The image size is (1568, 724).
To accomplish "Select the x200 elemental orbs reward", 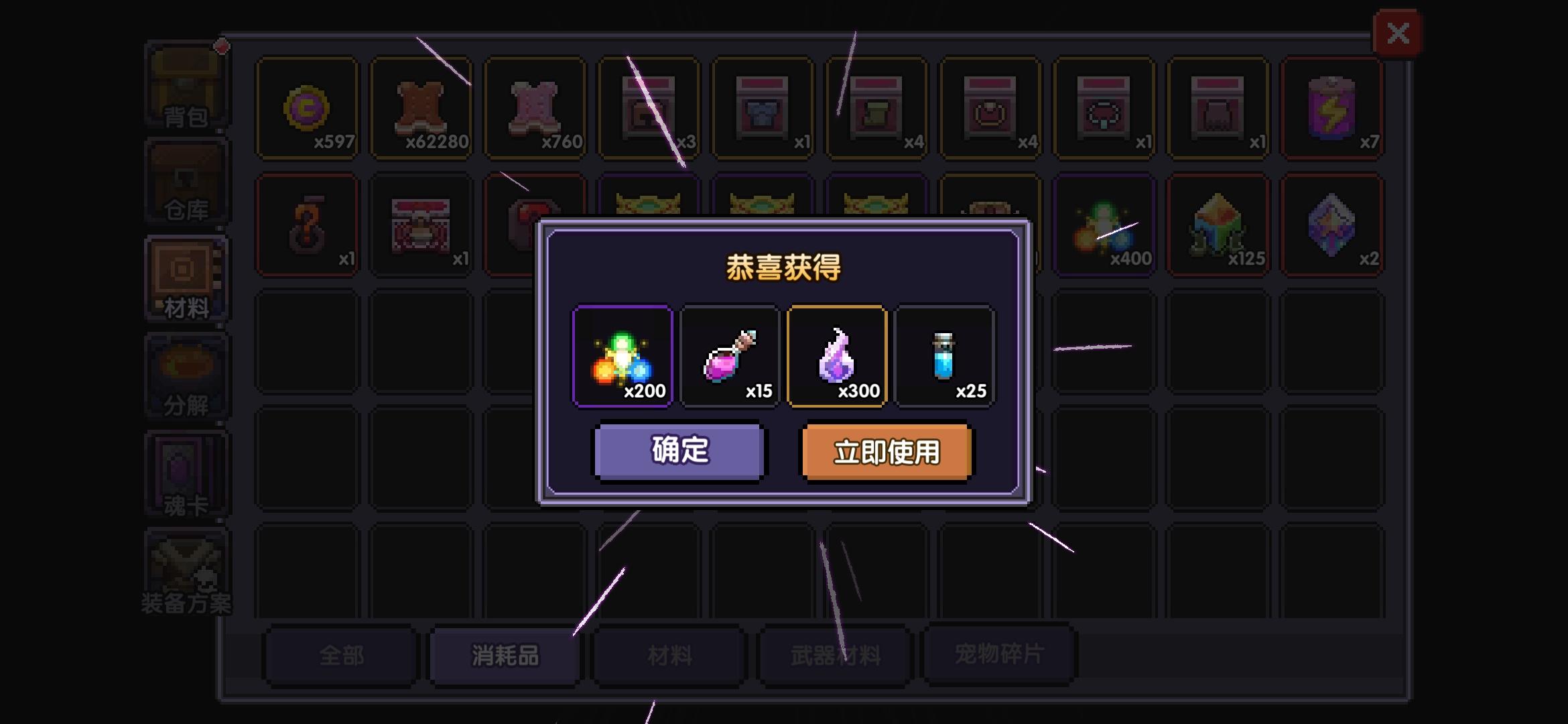I will (x=622, y=357).
